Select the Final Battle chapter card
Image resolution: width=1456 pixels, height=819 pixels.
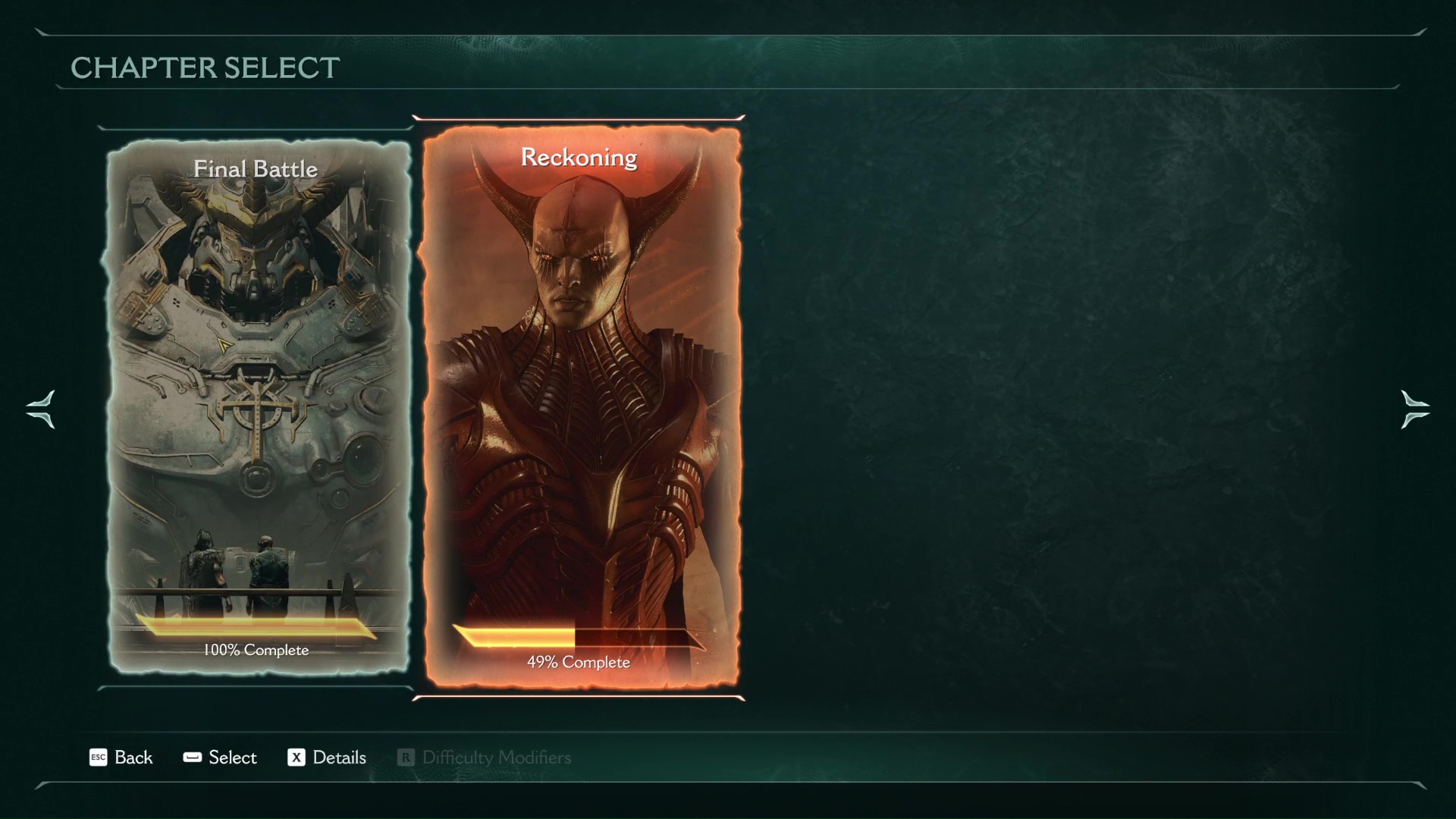256,406
